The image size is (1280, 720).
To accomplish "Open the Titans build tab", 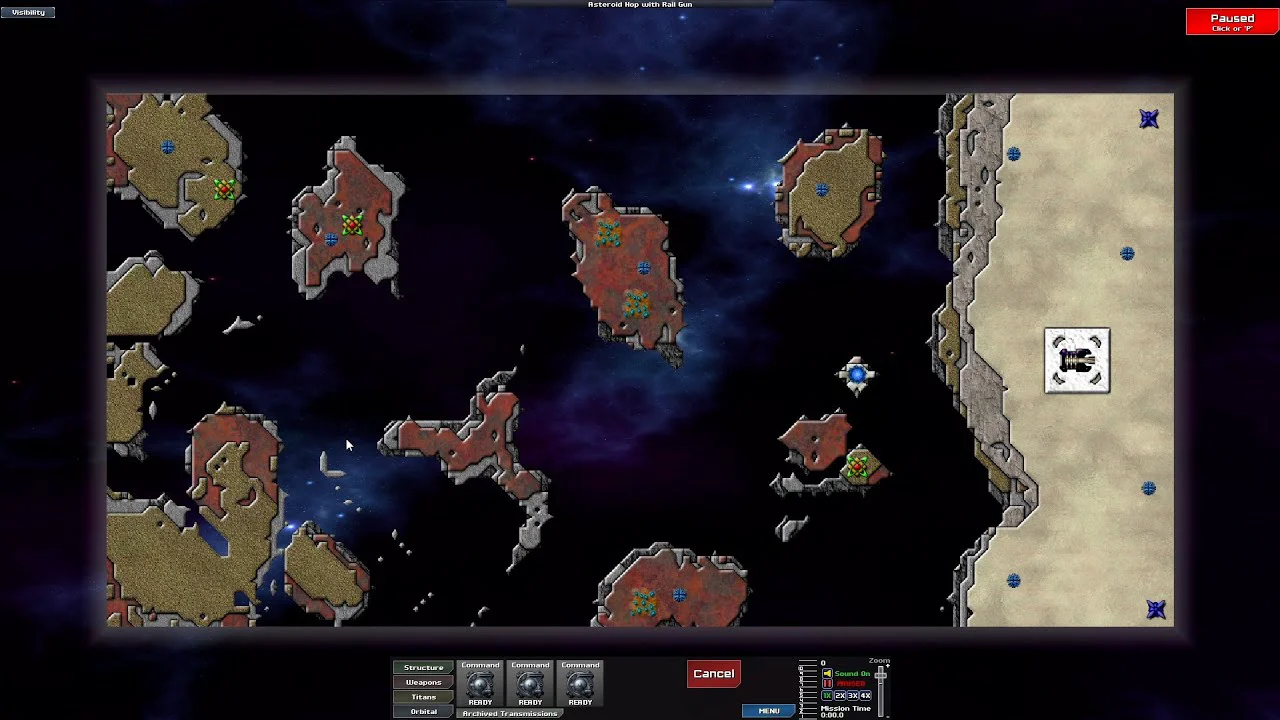I will (423, 697).
